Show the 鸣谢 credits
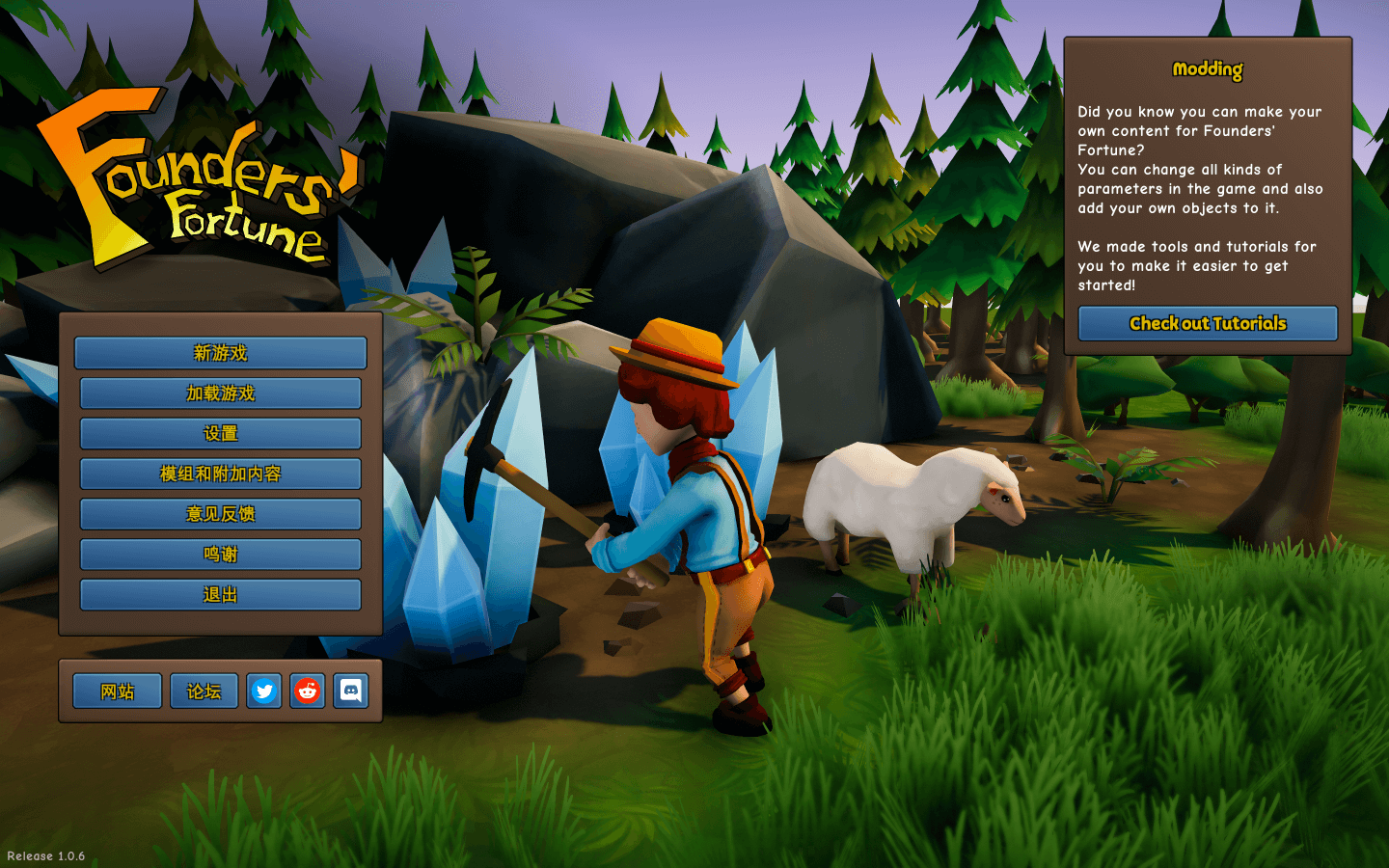The height and width of the screenshot is (868, 1389). [x=220, y=555]
